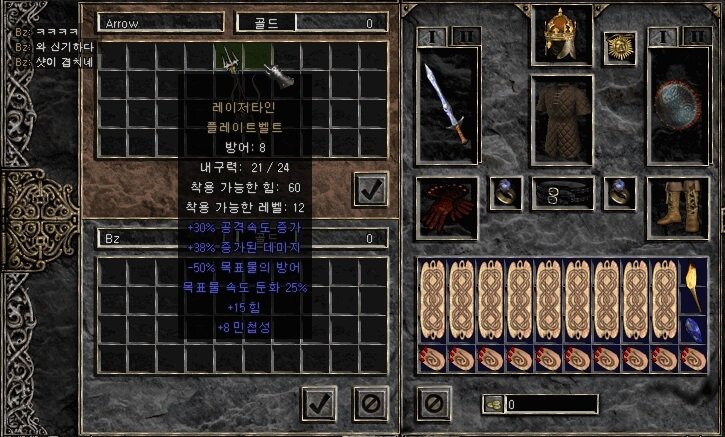Viewport: 725px width, 437px height.
Task: Click the equipped black belt slot
Action: (561, 191)
